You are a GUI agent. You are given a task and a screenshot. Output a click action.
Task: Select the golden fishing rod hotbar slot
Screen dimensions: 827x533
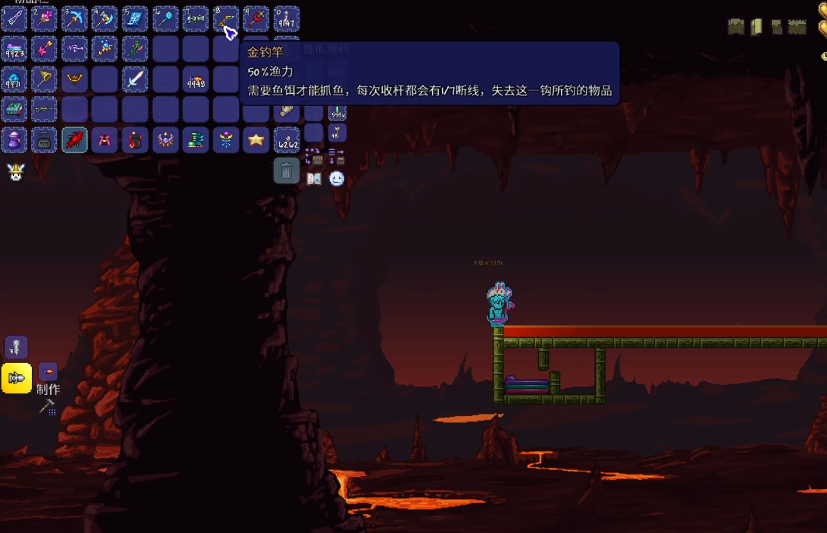click(x=226, y=18)
